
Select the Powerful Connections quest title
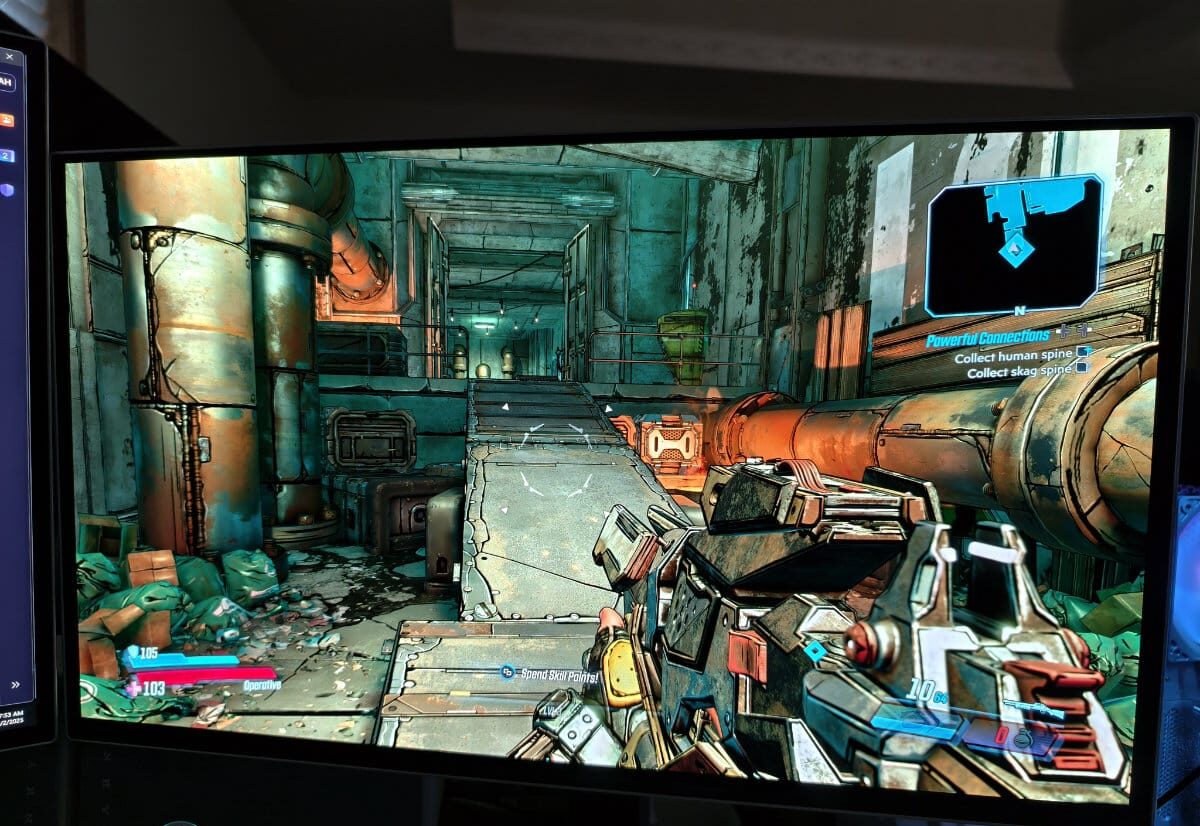pos(987,338)
